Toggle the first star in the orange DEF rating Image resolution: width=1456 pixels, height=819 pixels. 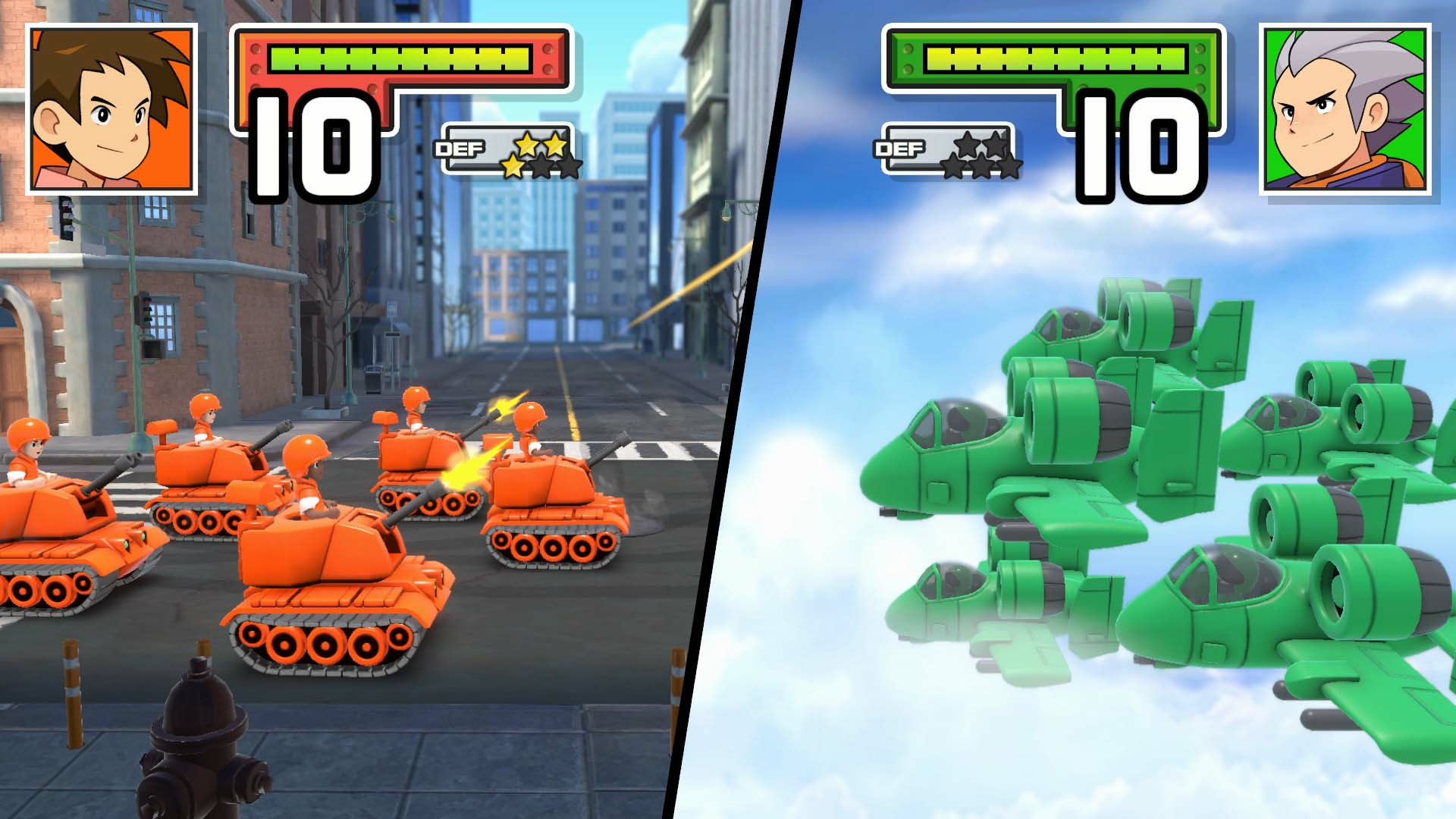click(527, 145)
